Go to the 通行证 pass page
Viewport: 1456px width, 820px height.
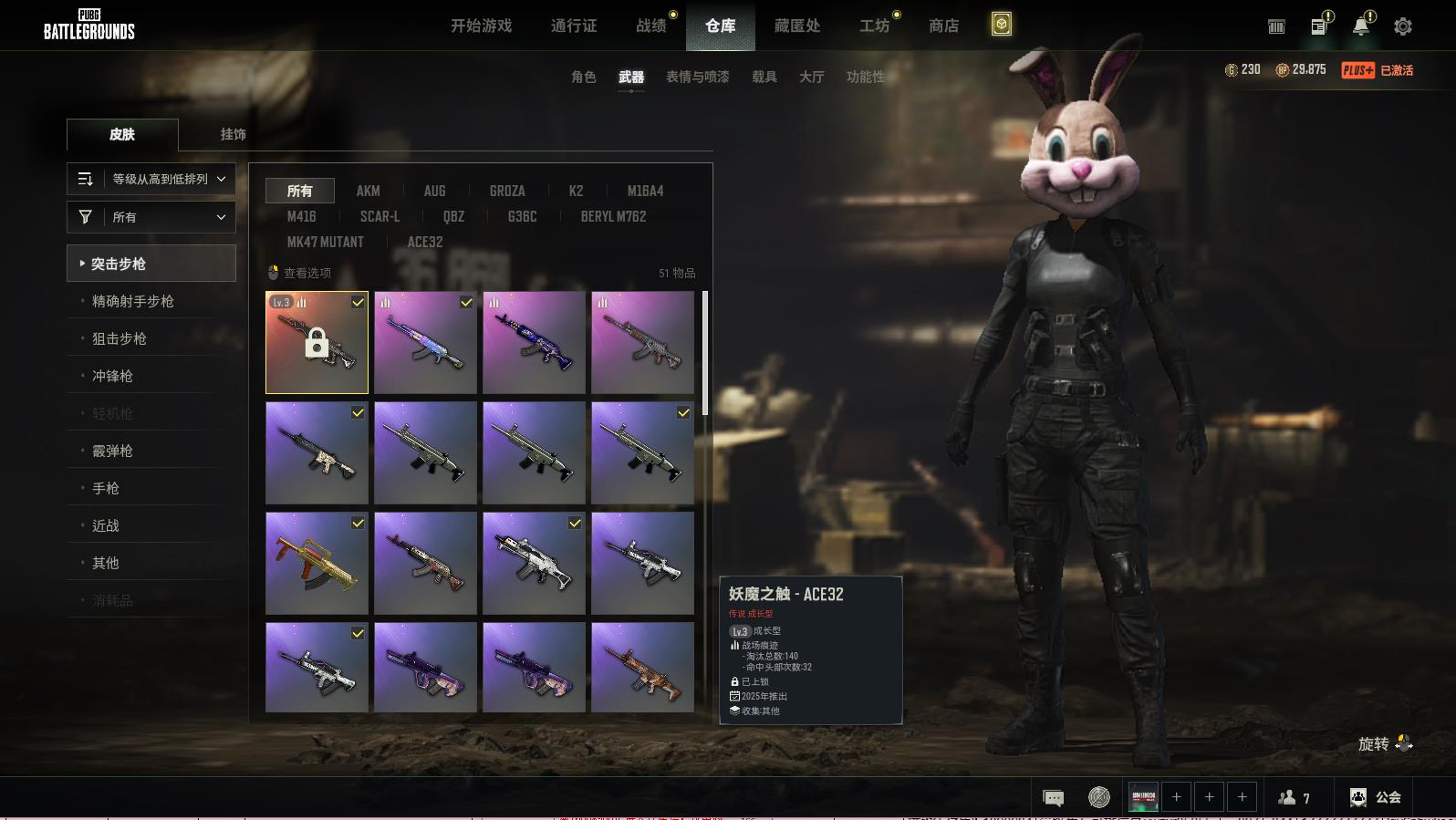point(574,26)
